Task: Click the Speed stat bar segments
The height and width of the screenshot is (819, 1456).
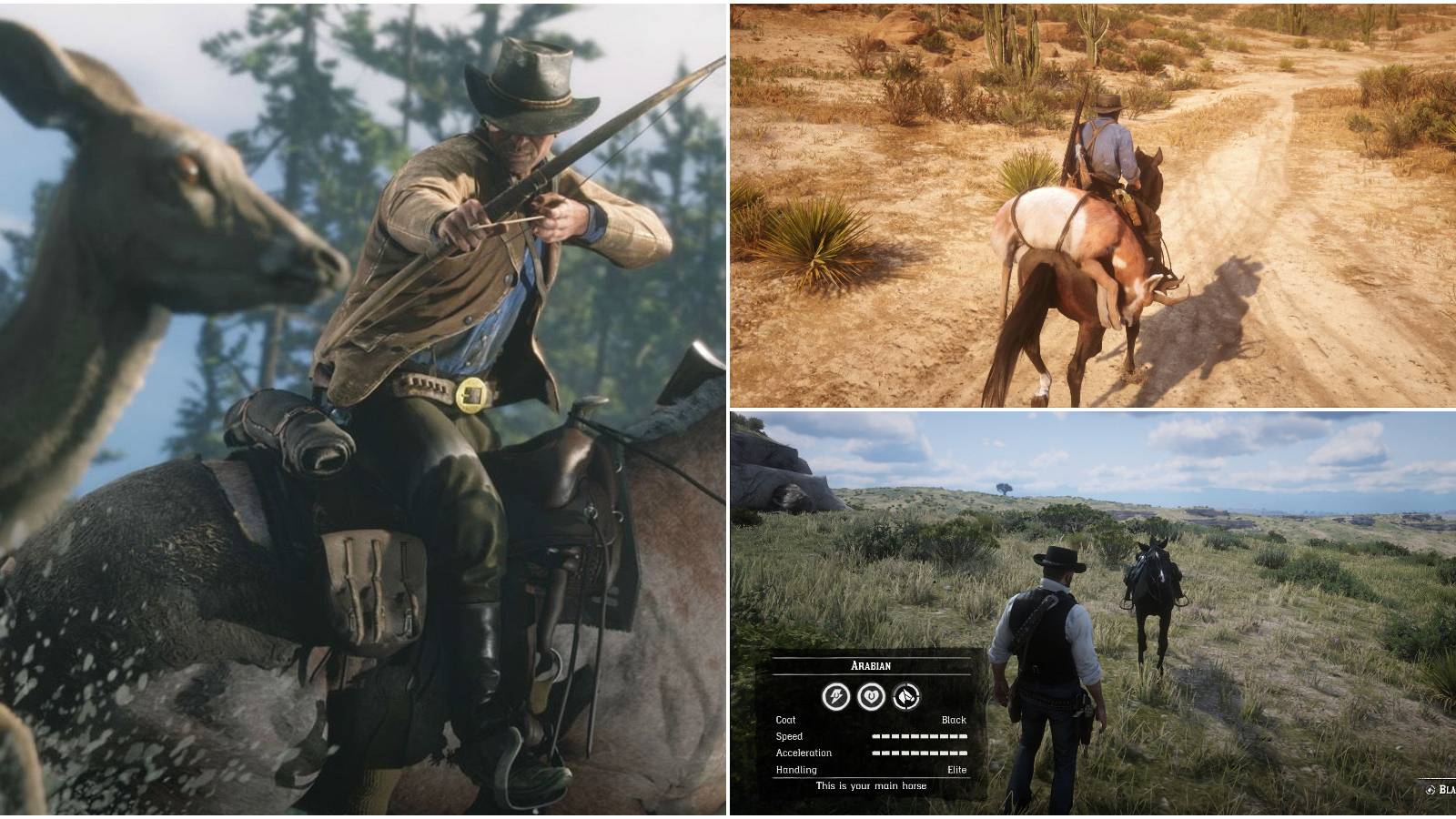Action: tap(919, 735)
